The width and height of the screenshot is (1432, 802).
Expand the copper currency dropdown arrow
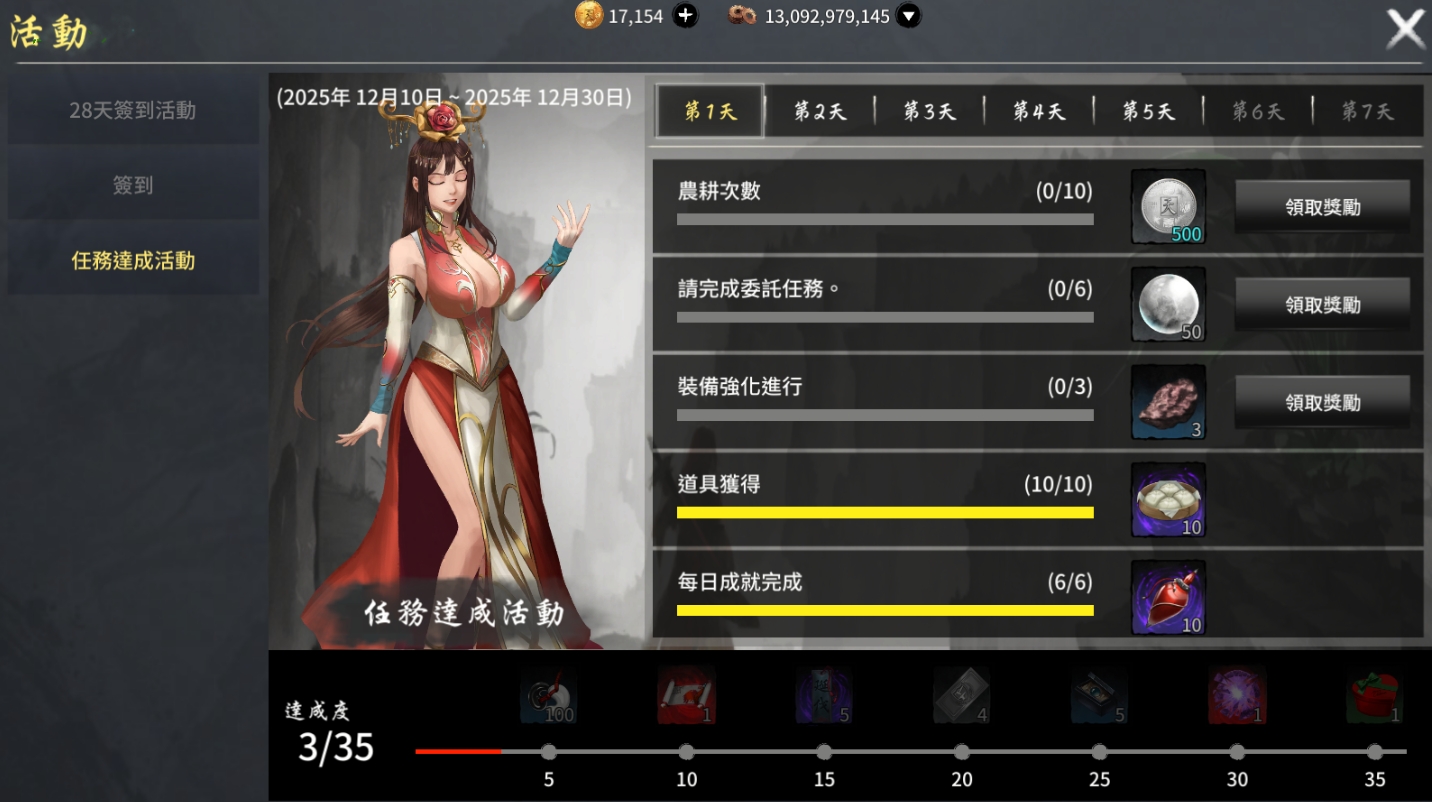[x=908, y=16]
